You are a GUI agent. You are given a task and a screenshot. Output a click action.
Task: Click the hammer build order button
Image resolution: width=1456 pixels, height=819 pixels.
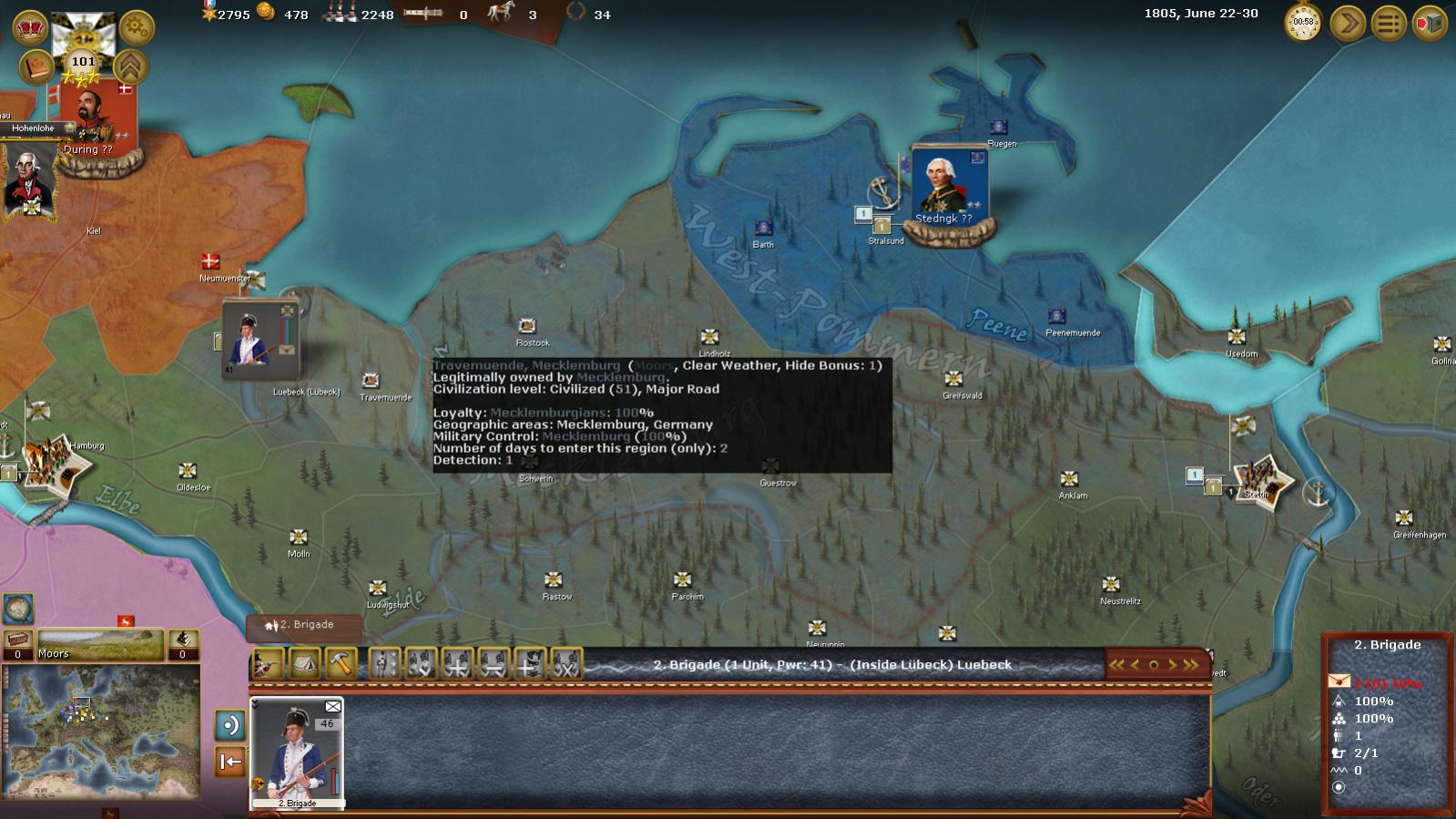click(x=341, y=664)
